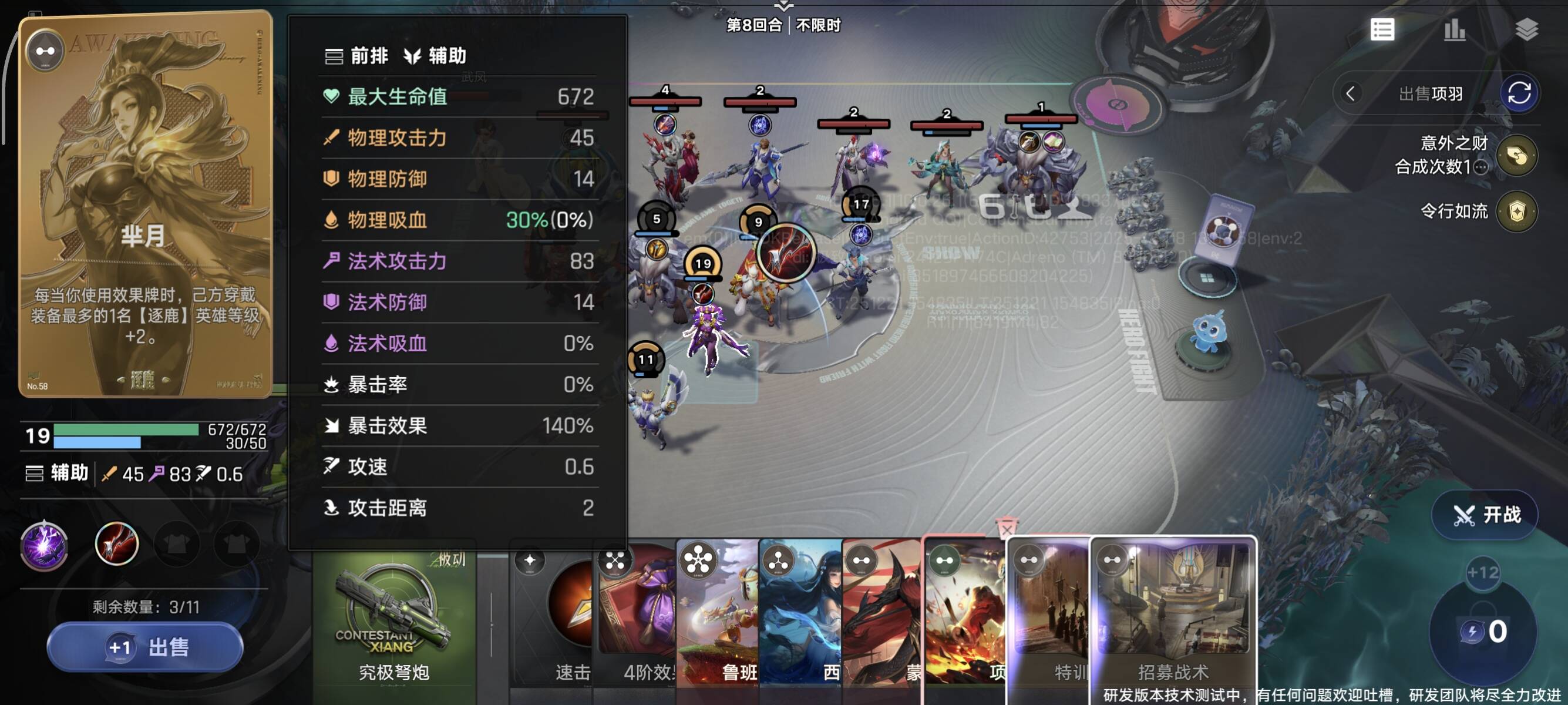Open the list view icon
1568x705 pixels.
point(1382,29)
